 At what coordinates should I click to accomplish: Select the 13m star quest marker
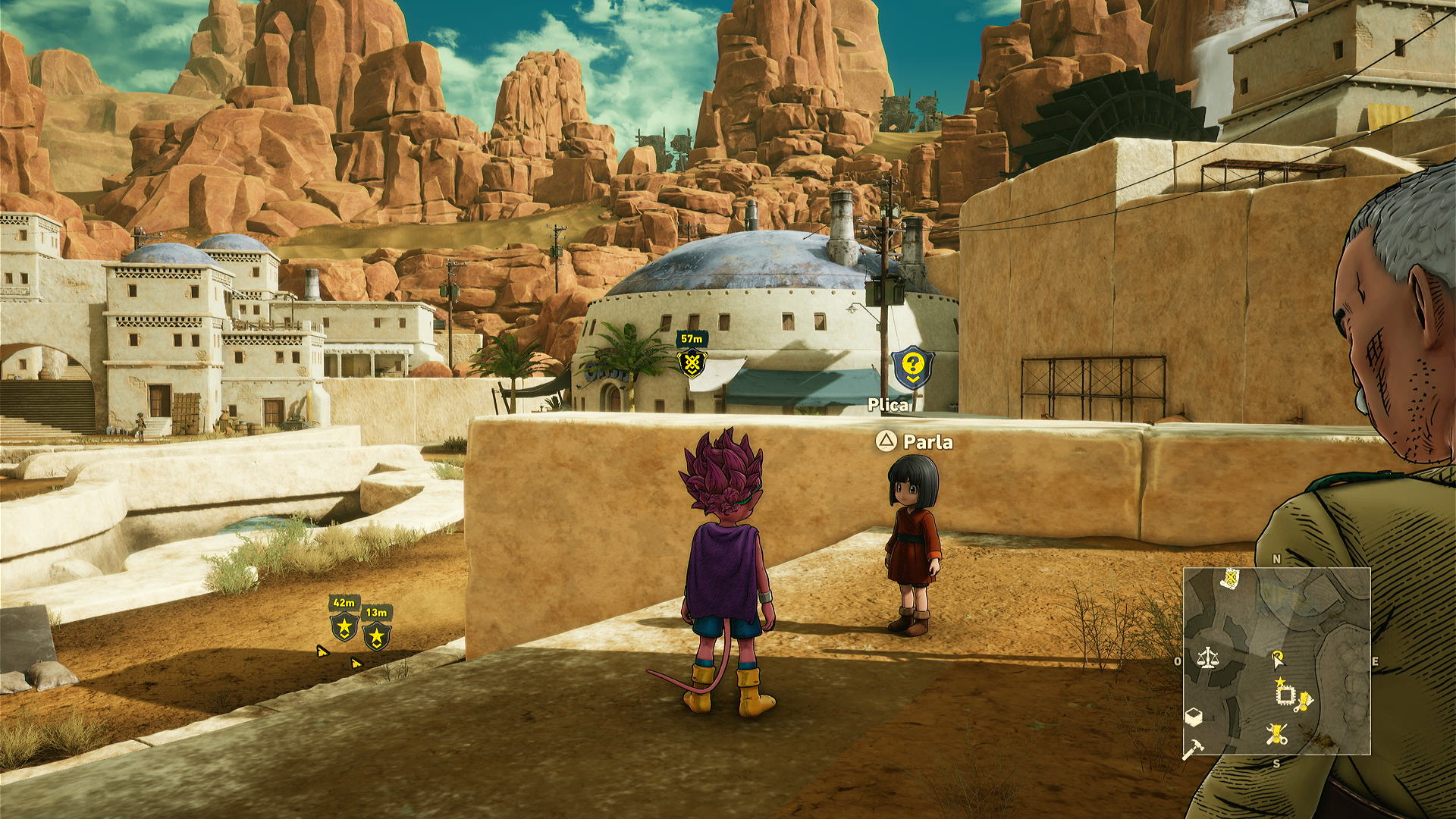click(376, 636)
